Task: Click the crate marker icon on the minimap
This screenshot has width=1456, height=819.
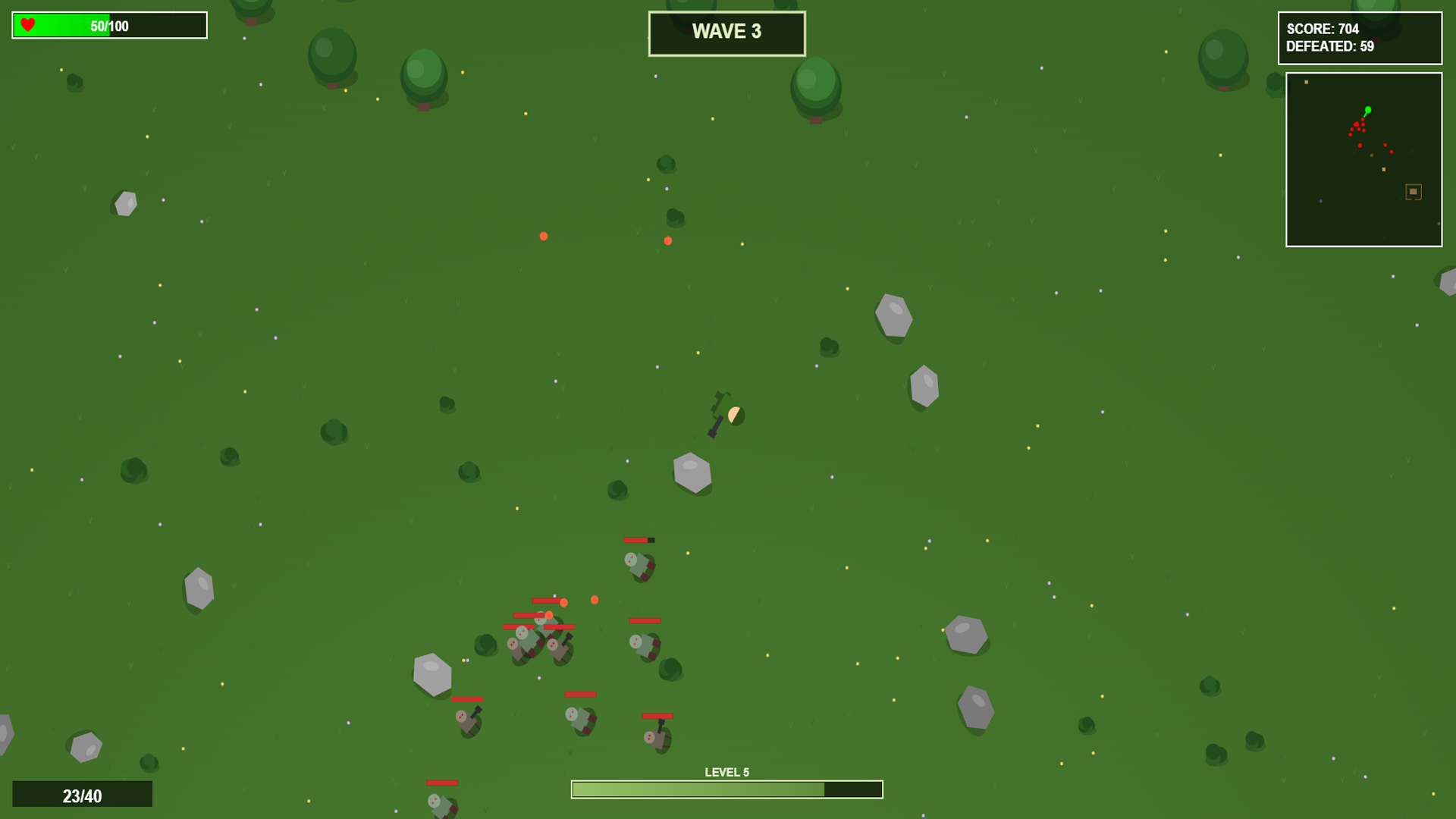Action: 1412,192
